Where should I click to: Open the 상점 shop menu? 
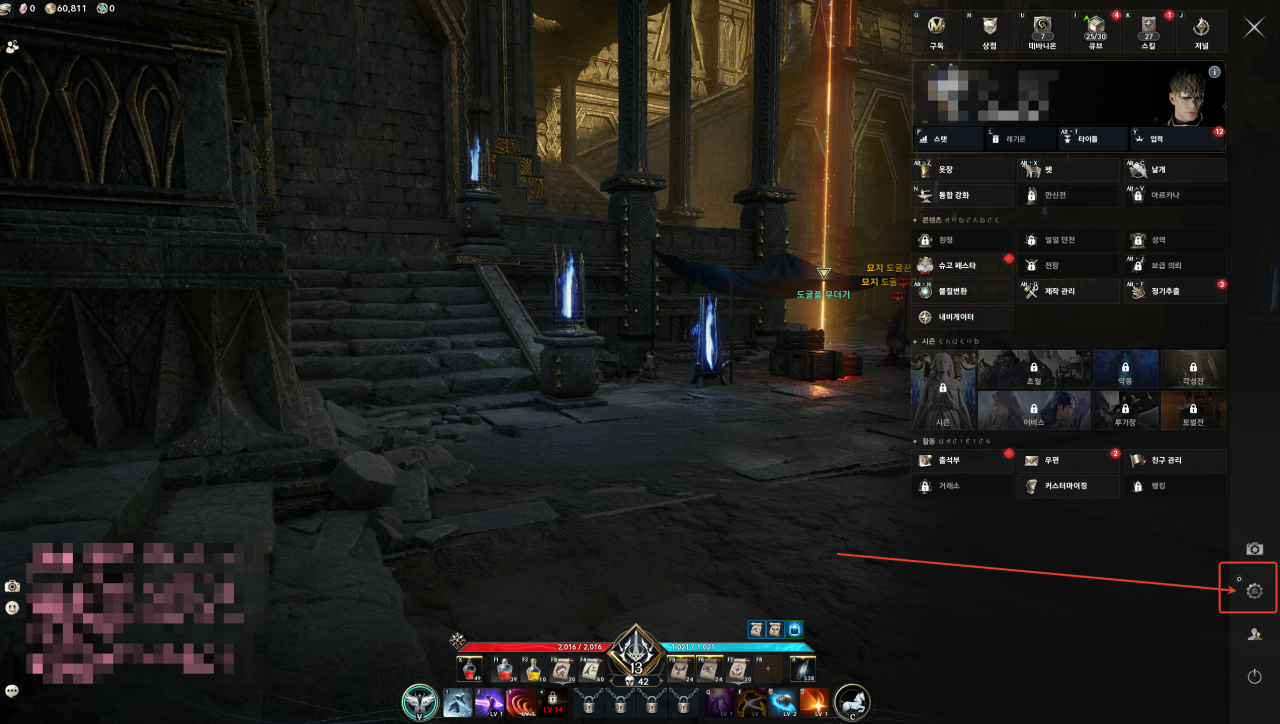[x=989, y=32]
